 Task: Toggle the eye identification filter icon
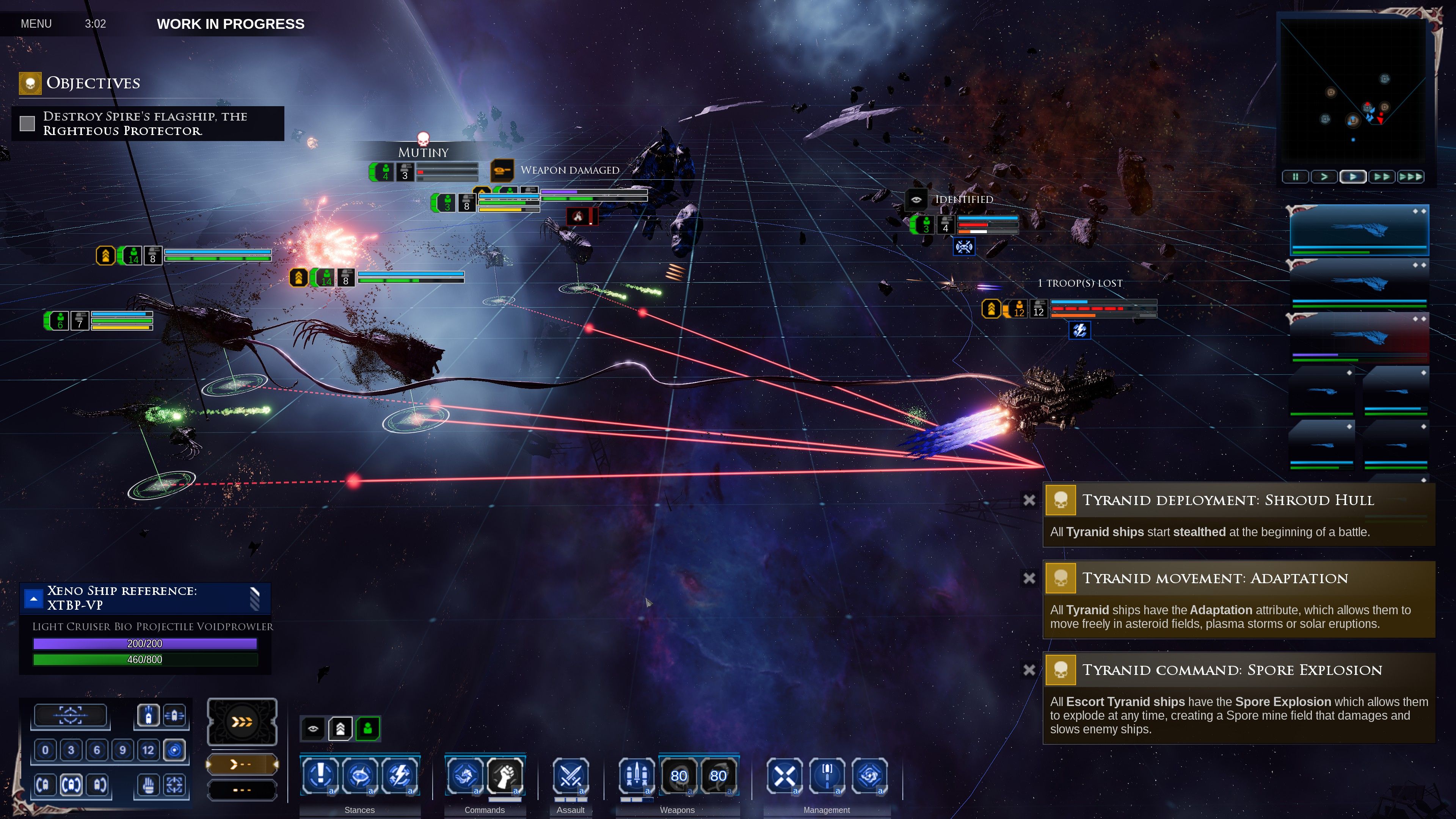pyautogui.click(x=313, y=728)
